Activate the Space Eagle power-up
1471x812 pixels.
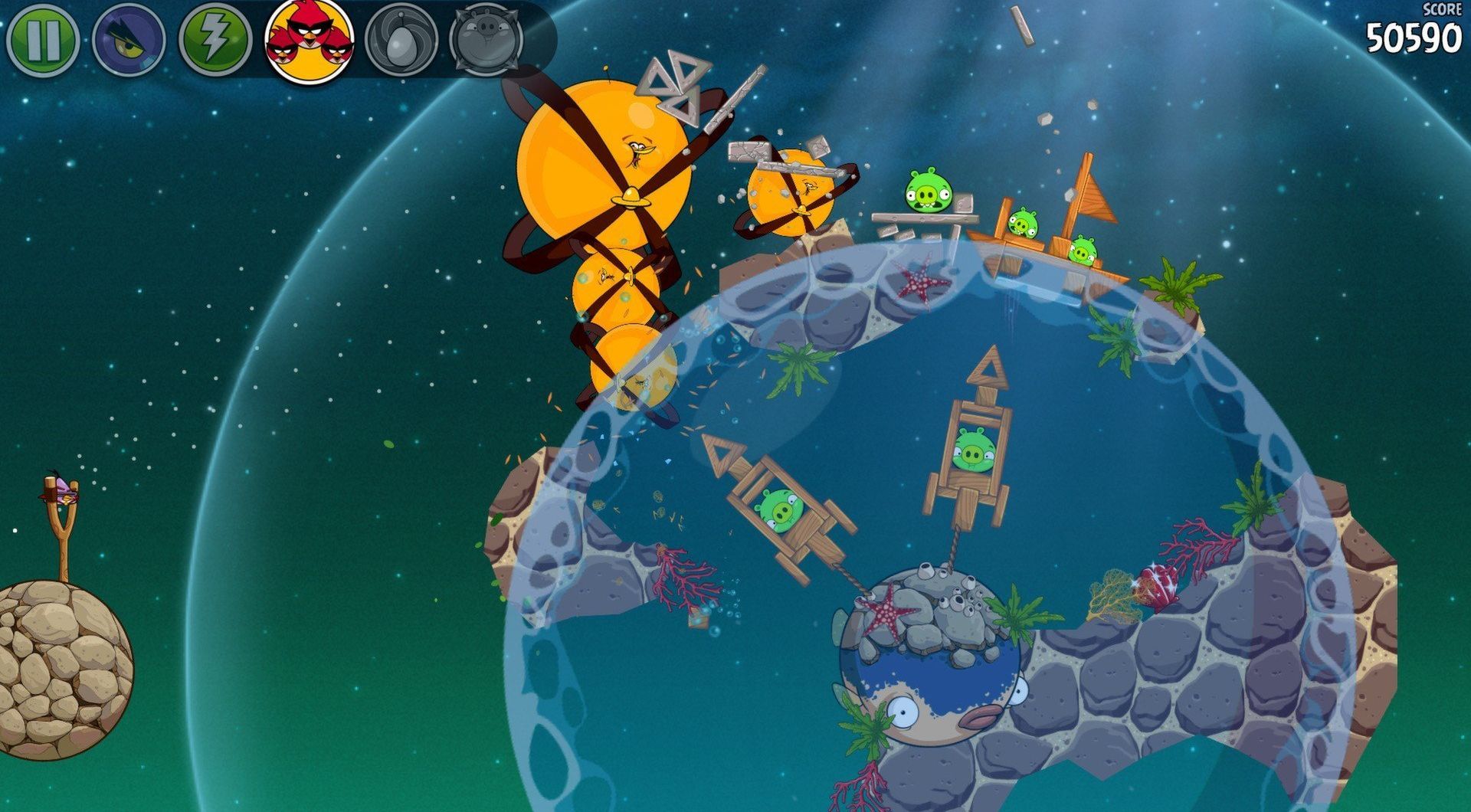point(129,40)
